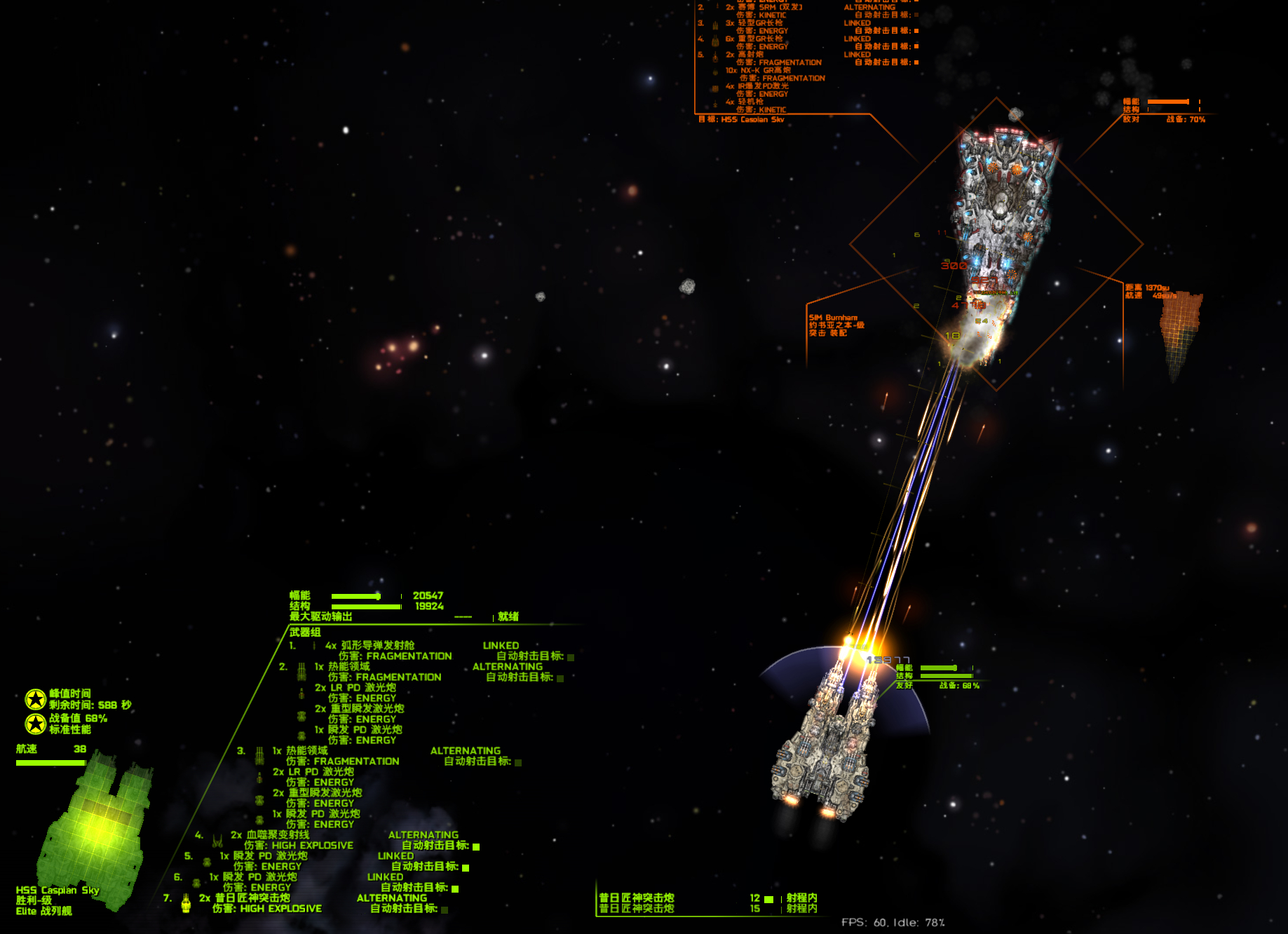Toggle autofire indicator for weapon group 7

tap(445, 909)
